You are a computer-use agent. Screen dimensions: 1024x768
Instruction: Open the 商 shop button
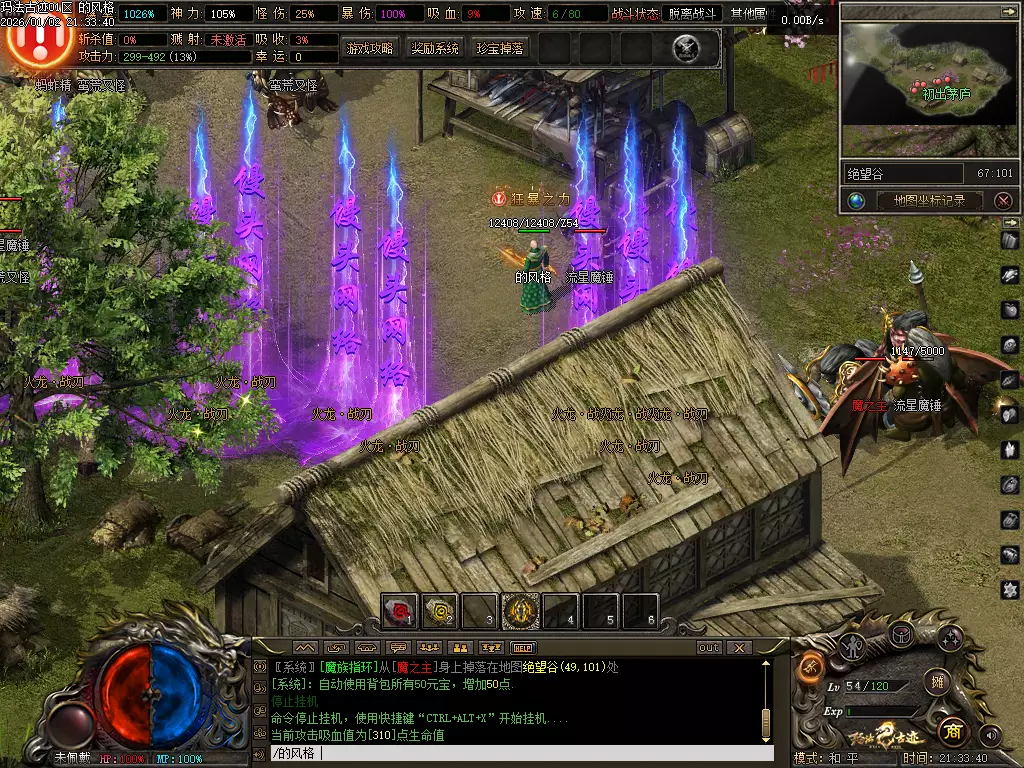pyautogui.click(x=952, y=732)
